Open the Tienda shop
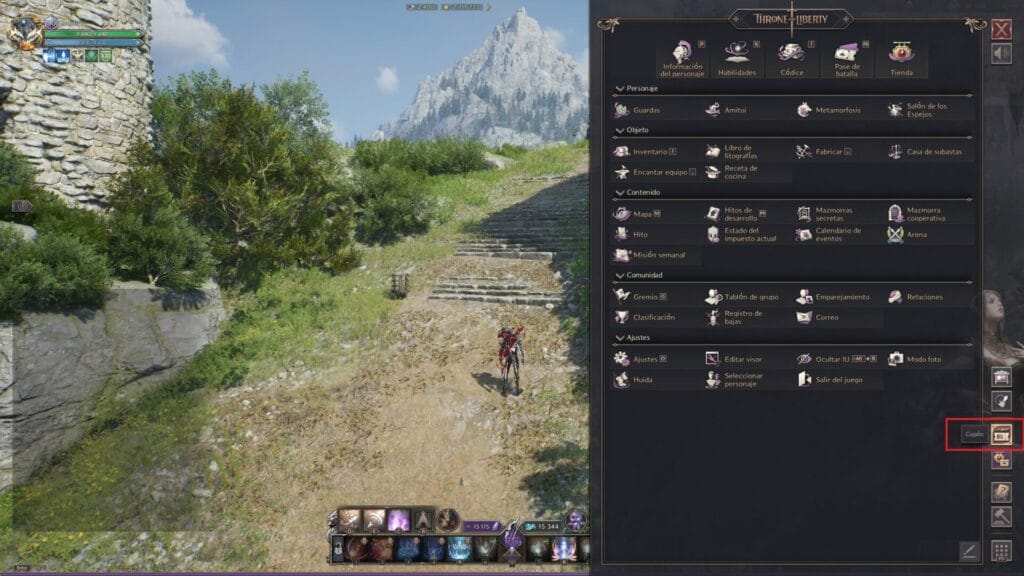The height and width of the screenshot is (576, 1024). pos(900,59)
